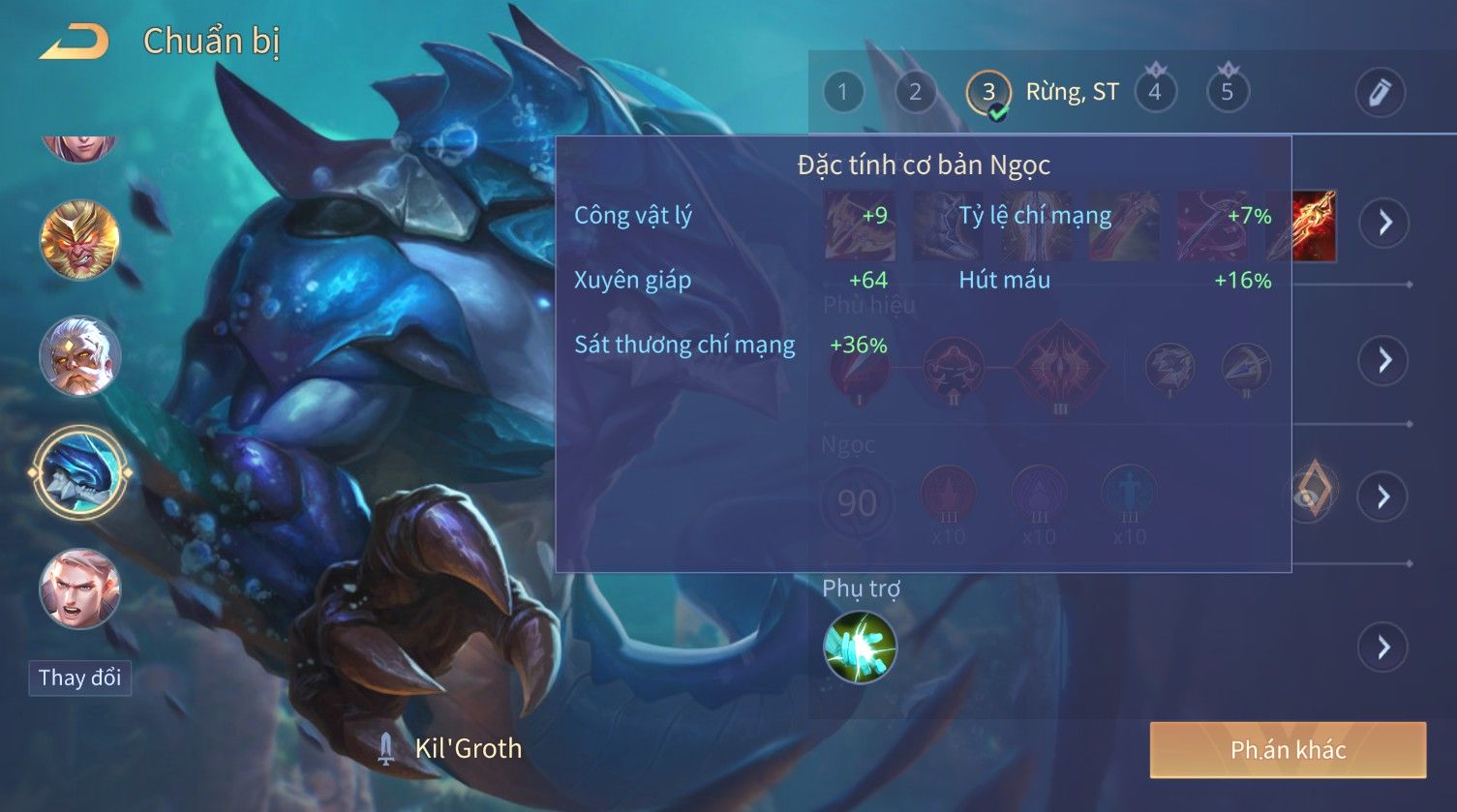The height and width of the screenshot is (812, 1457).
Task: Click the flaming sword equipment icon
Action: [x=1315, y=226]
